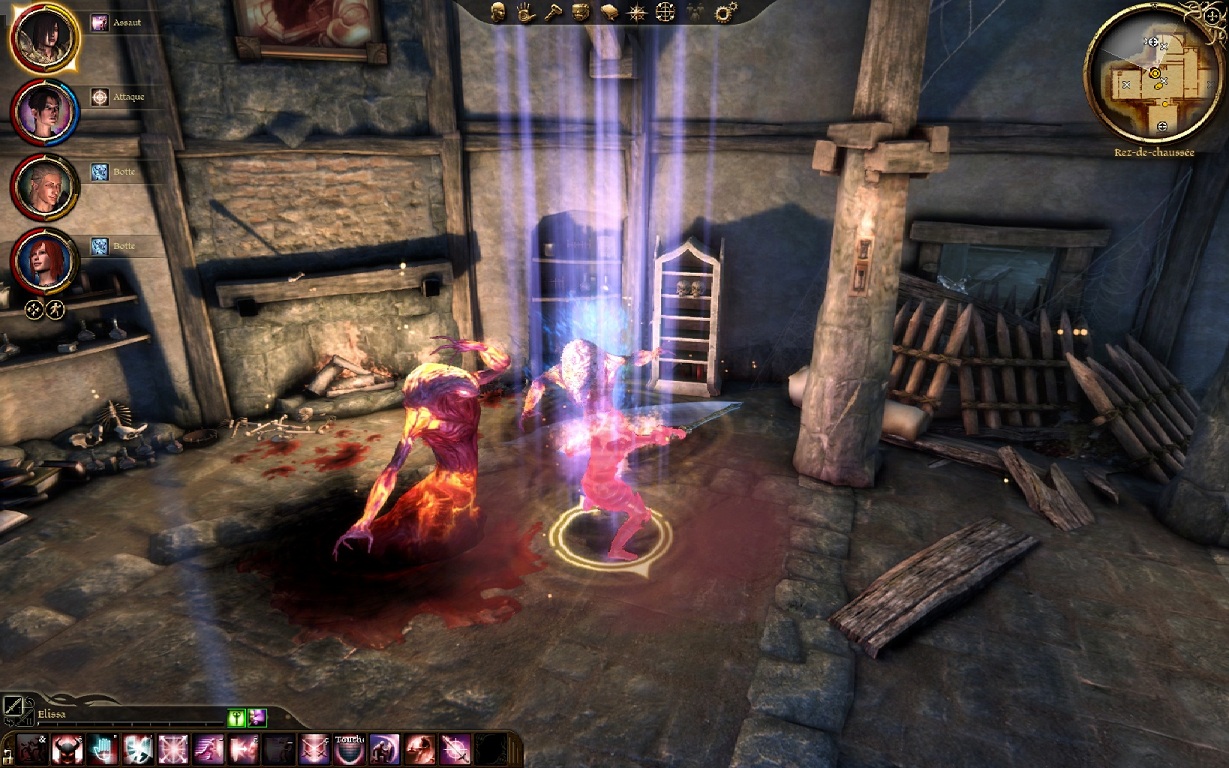This screenshot has width=1229, height=768.
Task: Select the top party portrait with dark hair
Action: (x=44, y=37)
